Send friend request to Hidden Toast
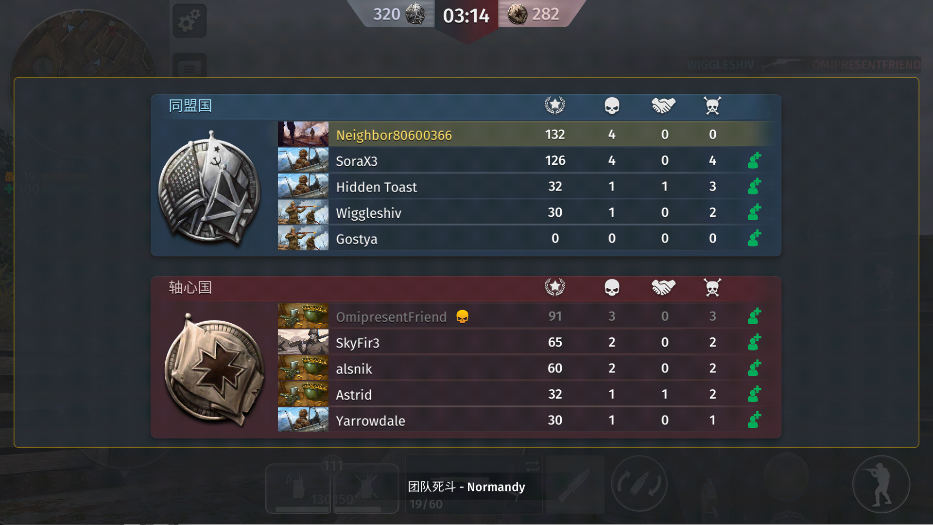This screenshot has width=933, height=525. click(x=755, y=187)
